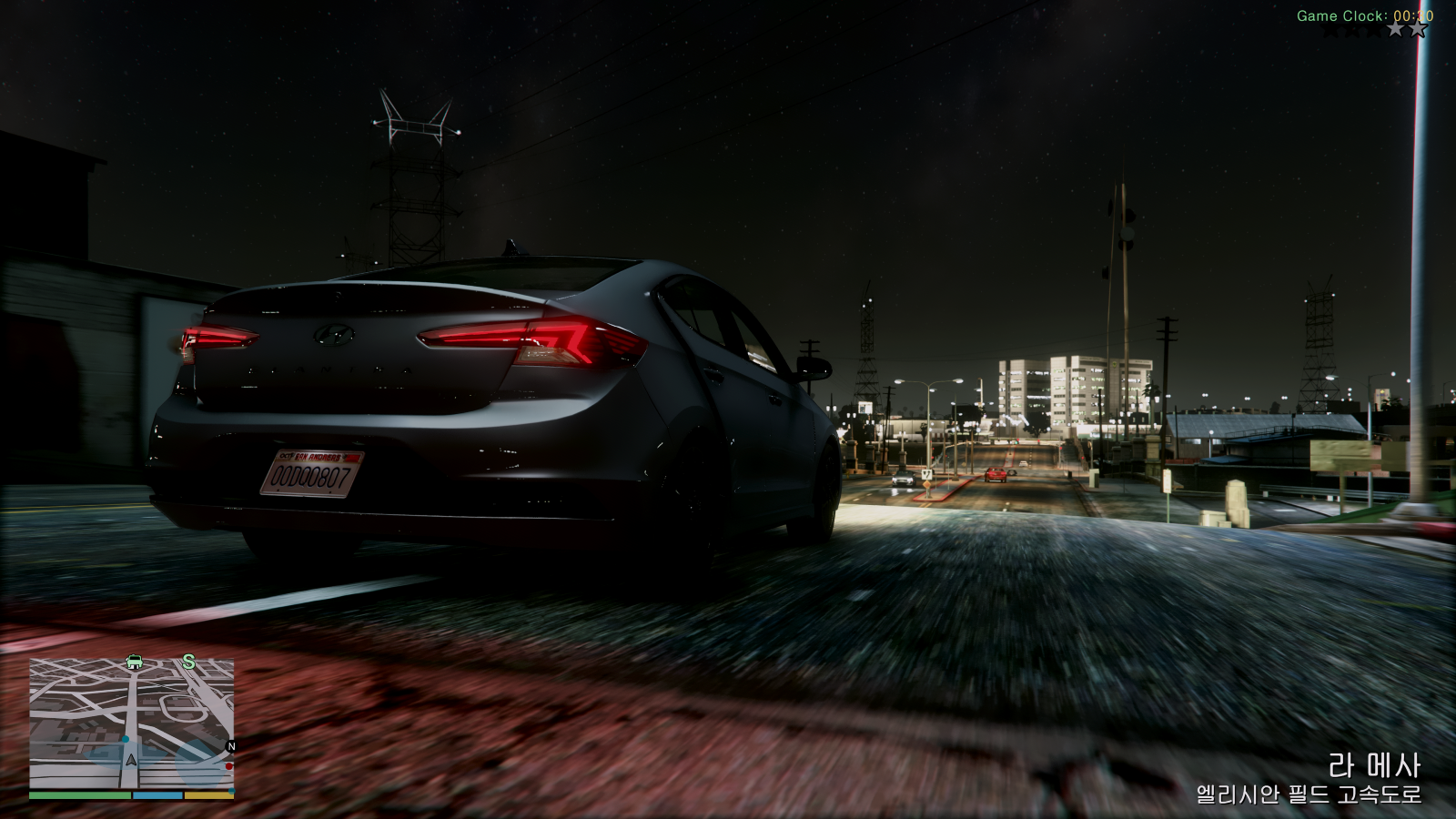
Task: Click the green mechanic car icon on the minimap
Action: click(x=134, y=662)
